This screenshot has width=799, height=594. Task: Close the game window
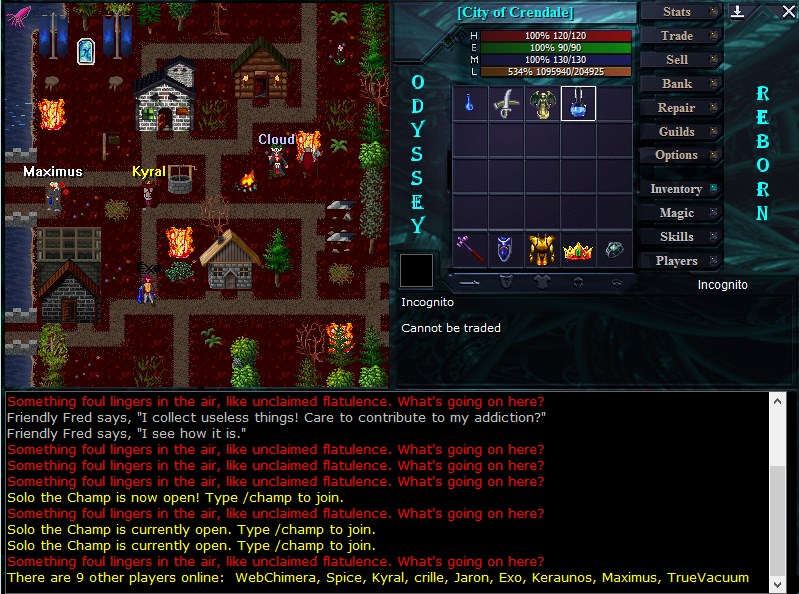(x=787, y=12)
